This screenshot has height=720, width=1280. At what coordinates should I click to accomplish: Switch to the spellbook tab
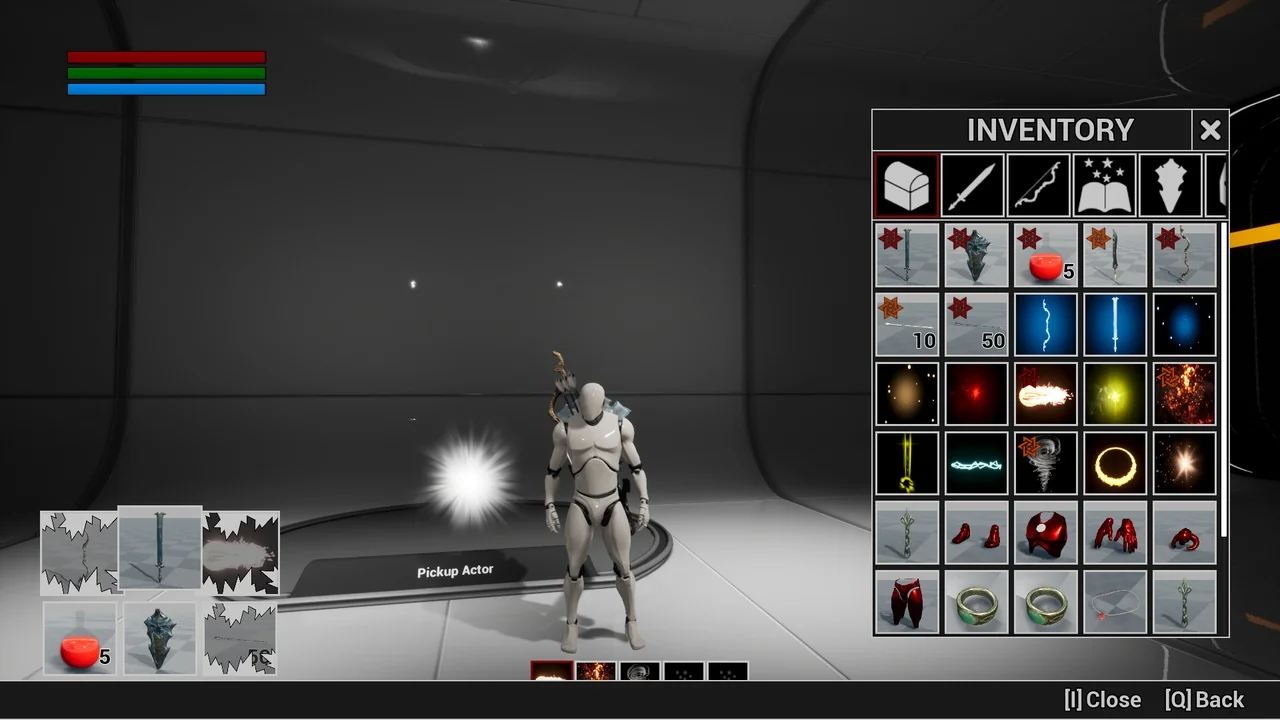tap(1105, 185)
